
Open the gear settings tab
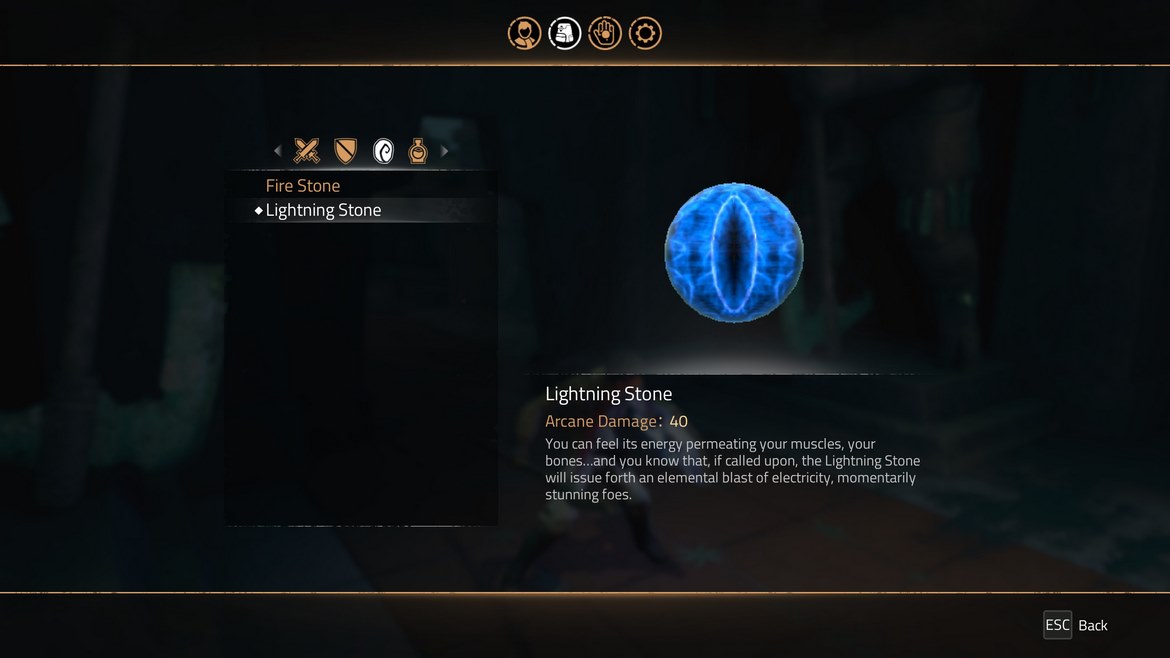pos(645,34)
